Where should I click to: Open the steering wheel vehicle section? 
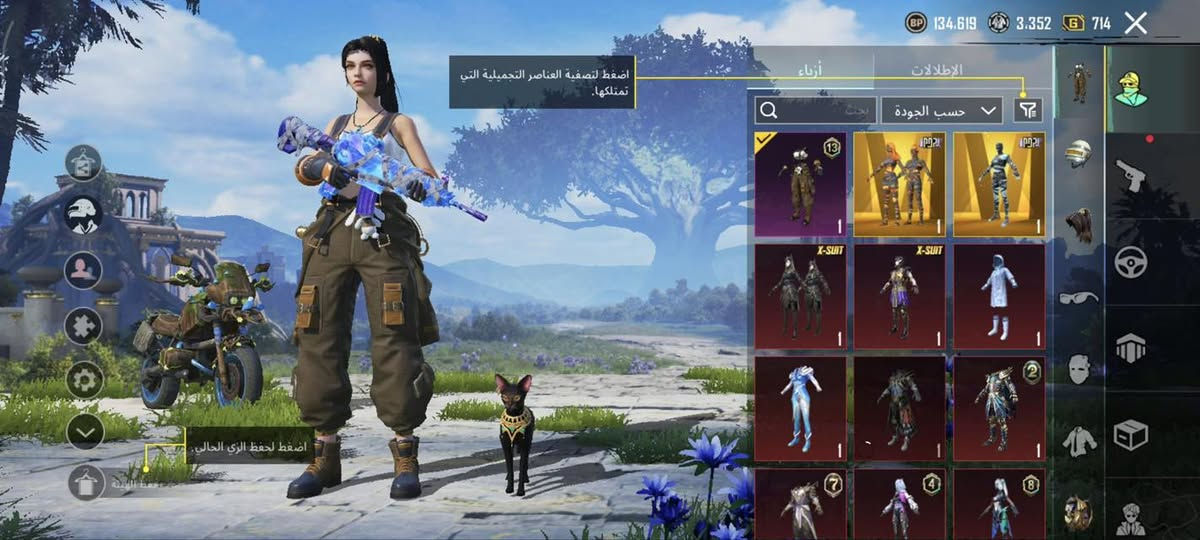(x=1131, y=262)
